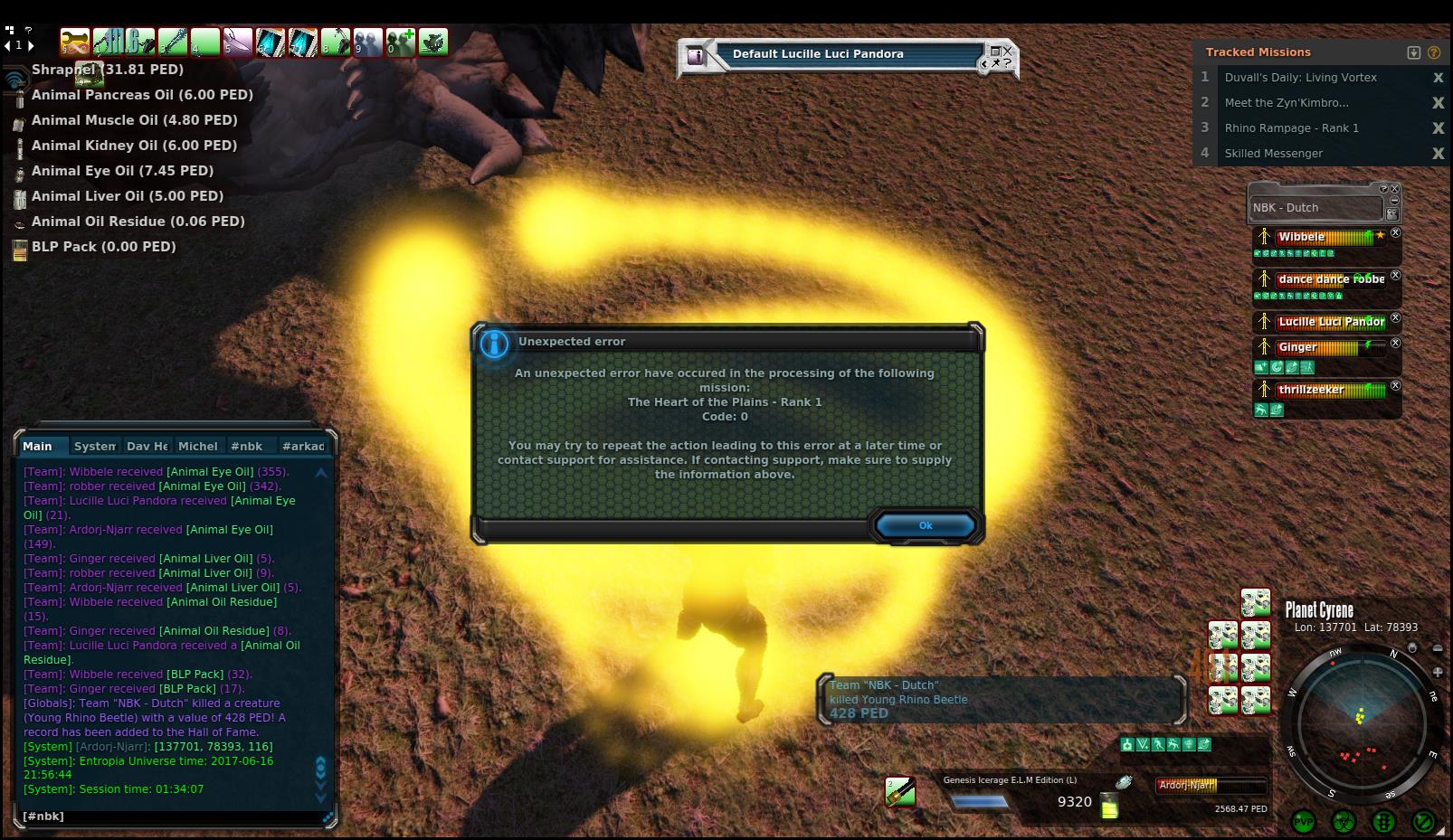Click the chat input field
1453x840 pixels.
click(x=172, y=816)
